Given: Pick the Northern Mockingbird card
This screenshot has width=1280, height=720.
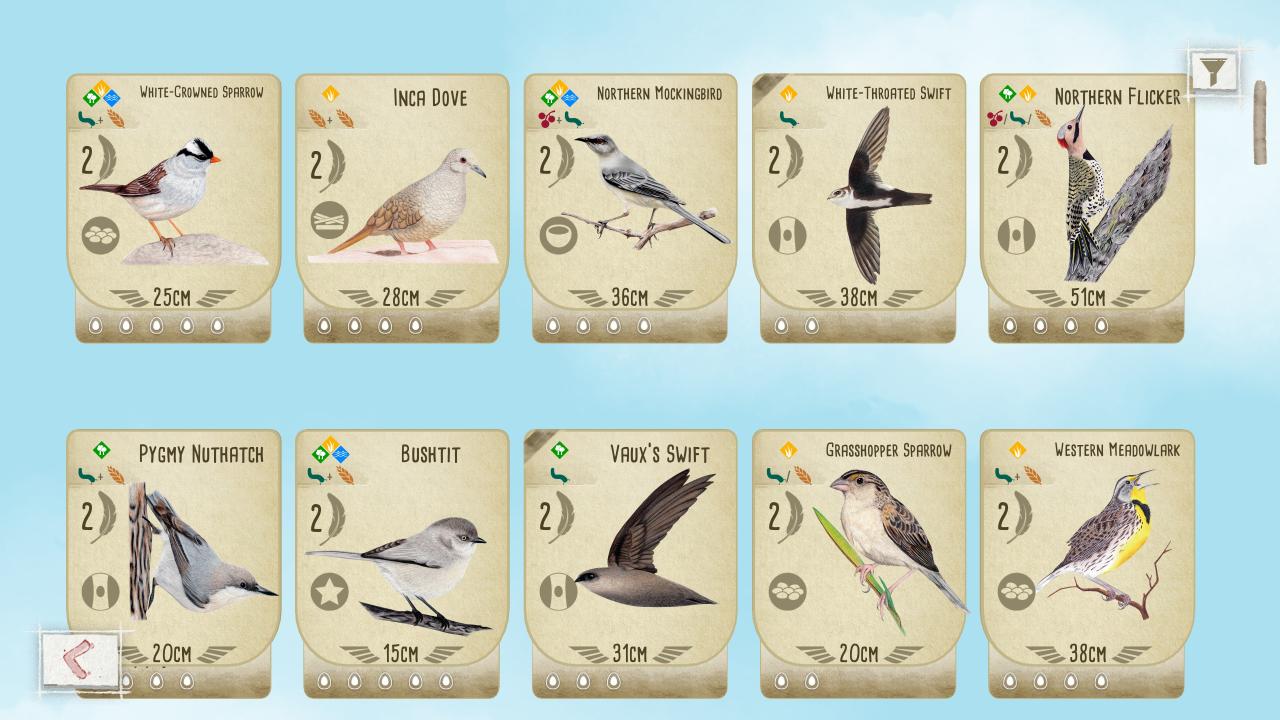Looking at the screenshot, I should point(630,200).
